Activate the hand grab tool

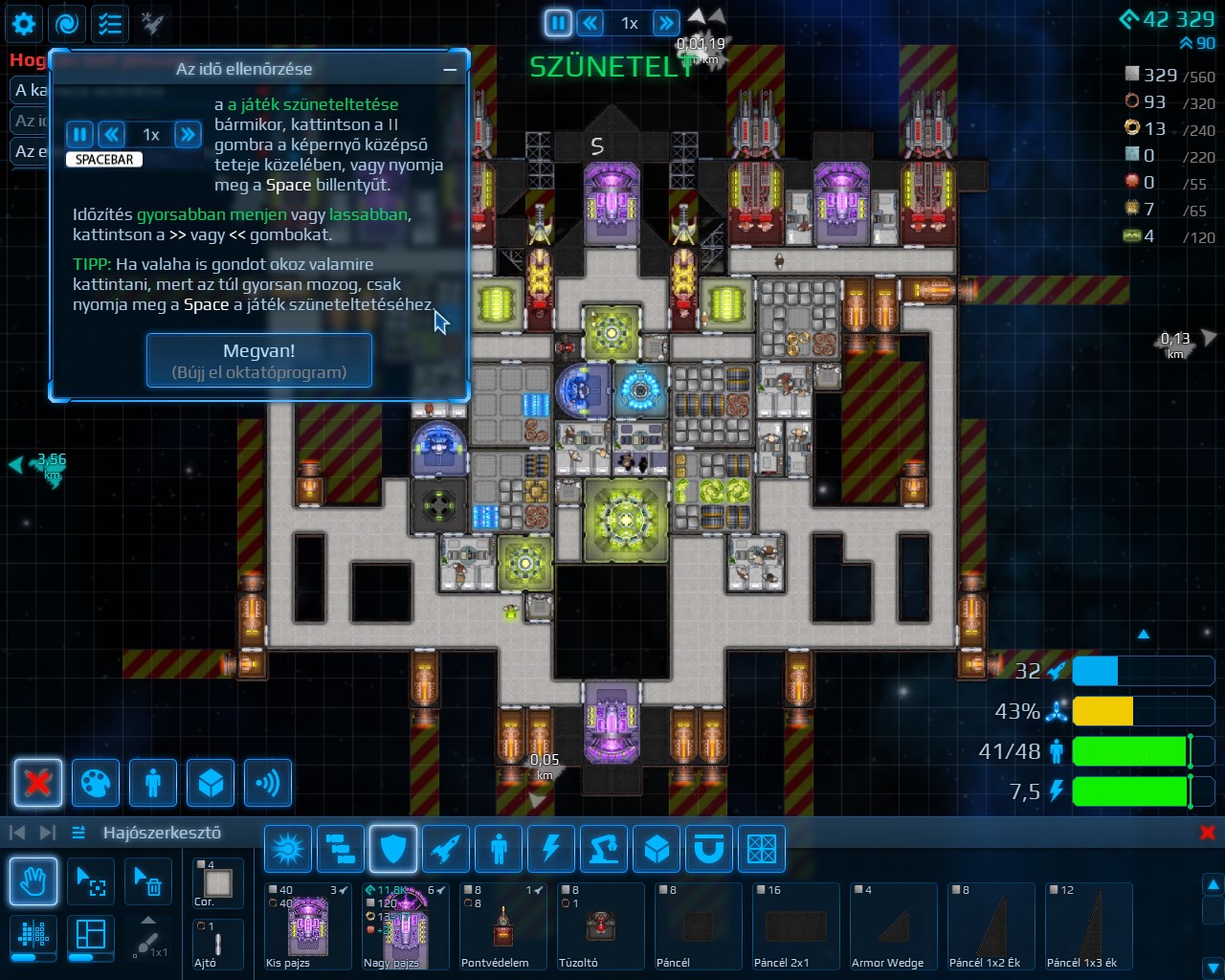tap(33, 881)
